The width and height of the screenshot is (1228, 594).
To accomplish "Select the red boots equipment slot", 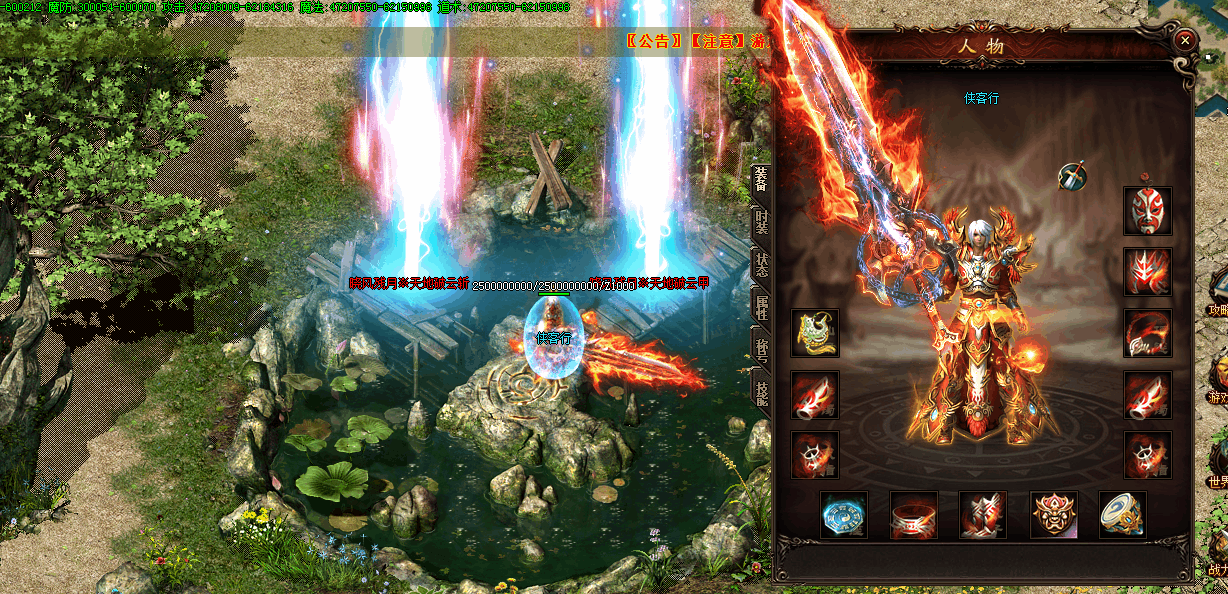I will (983, 515).
